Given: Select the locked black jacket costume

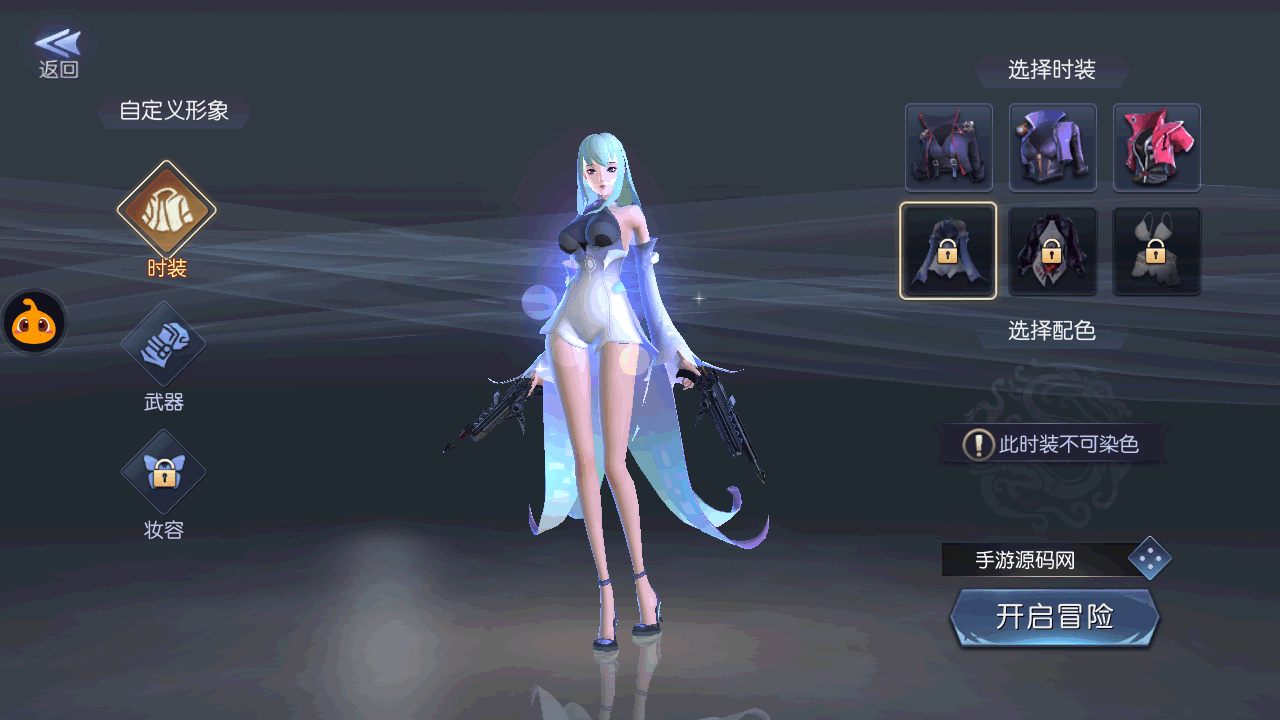Looking at the screenshot, I should pos(1053,252).
